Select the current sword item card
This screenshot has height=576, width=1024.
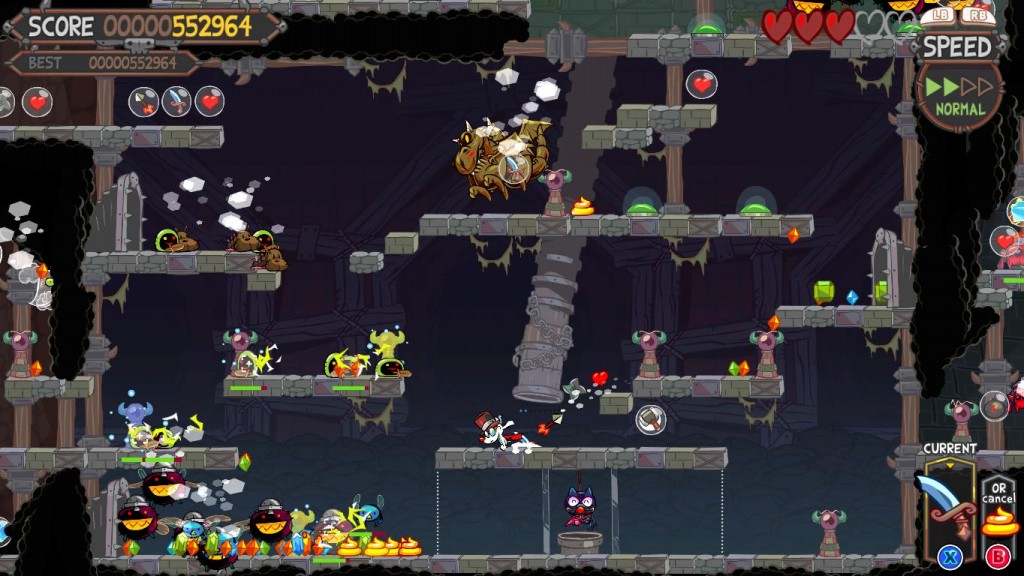tap(948, 505)
